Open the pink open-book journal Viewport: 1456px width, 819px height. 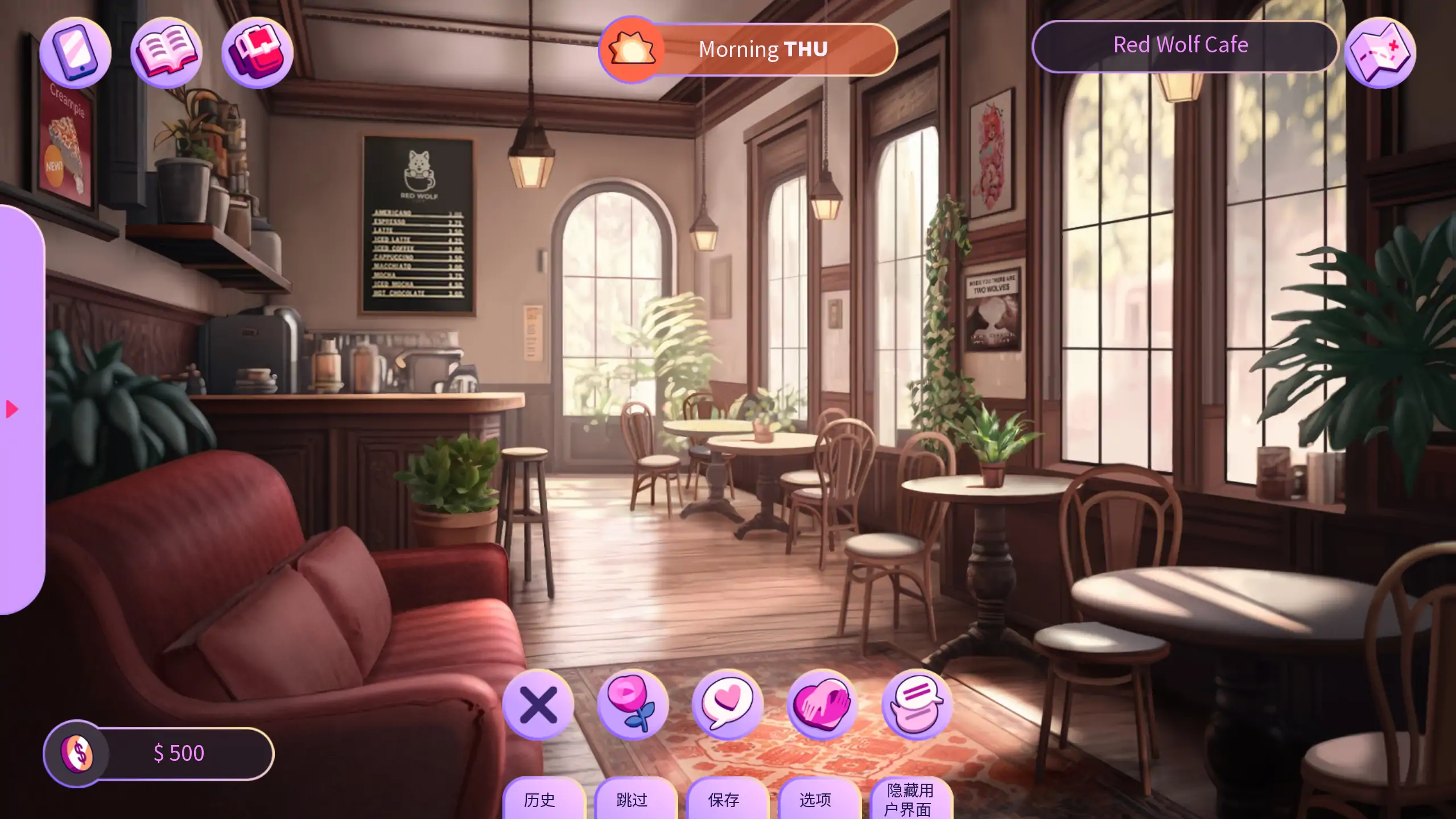pyautogui.click(x=166, y=52)
